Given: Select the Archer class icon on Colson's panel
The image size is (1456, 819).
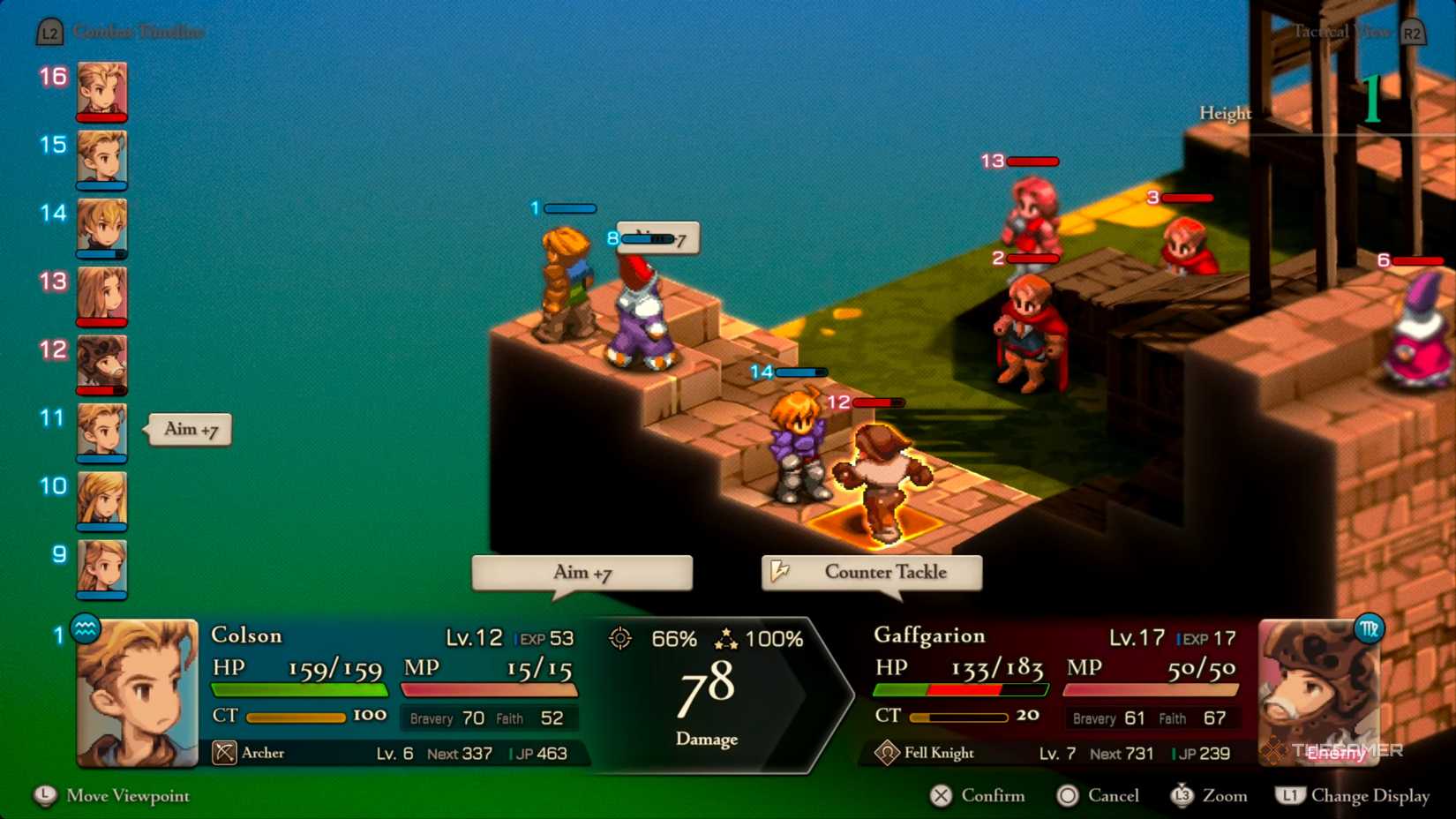Looking at the screenshot, I should pyautogui.click(x=224, y=752).
